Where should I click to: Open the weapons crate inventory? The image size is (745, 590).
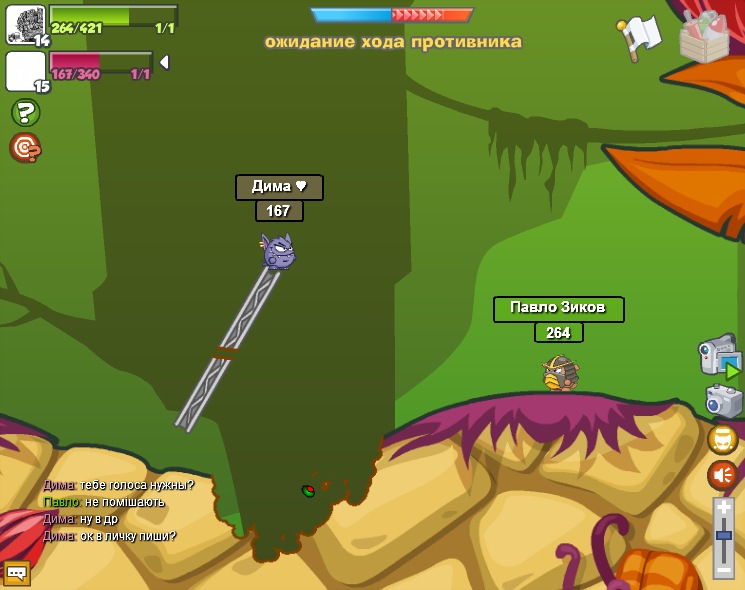pyautogui.click(x=704, y=36)
